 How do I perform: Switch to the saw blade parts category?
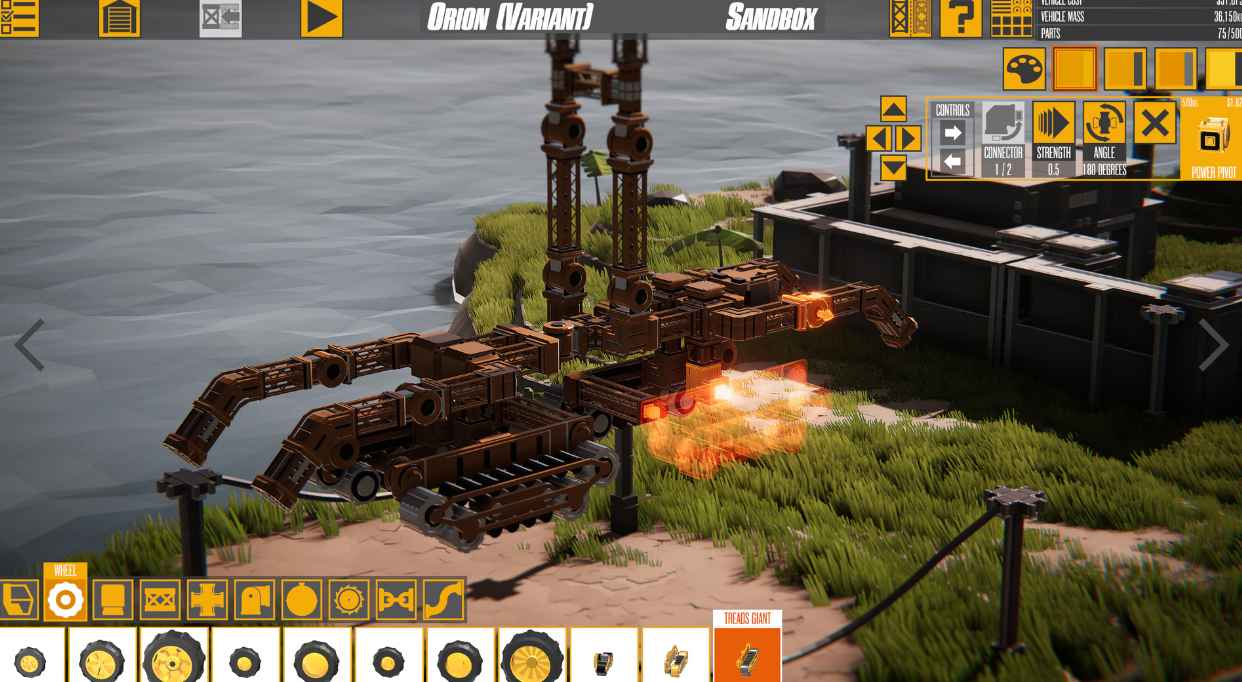coord(348,599)
